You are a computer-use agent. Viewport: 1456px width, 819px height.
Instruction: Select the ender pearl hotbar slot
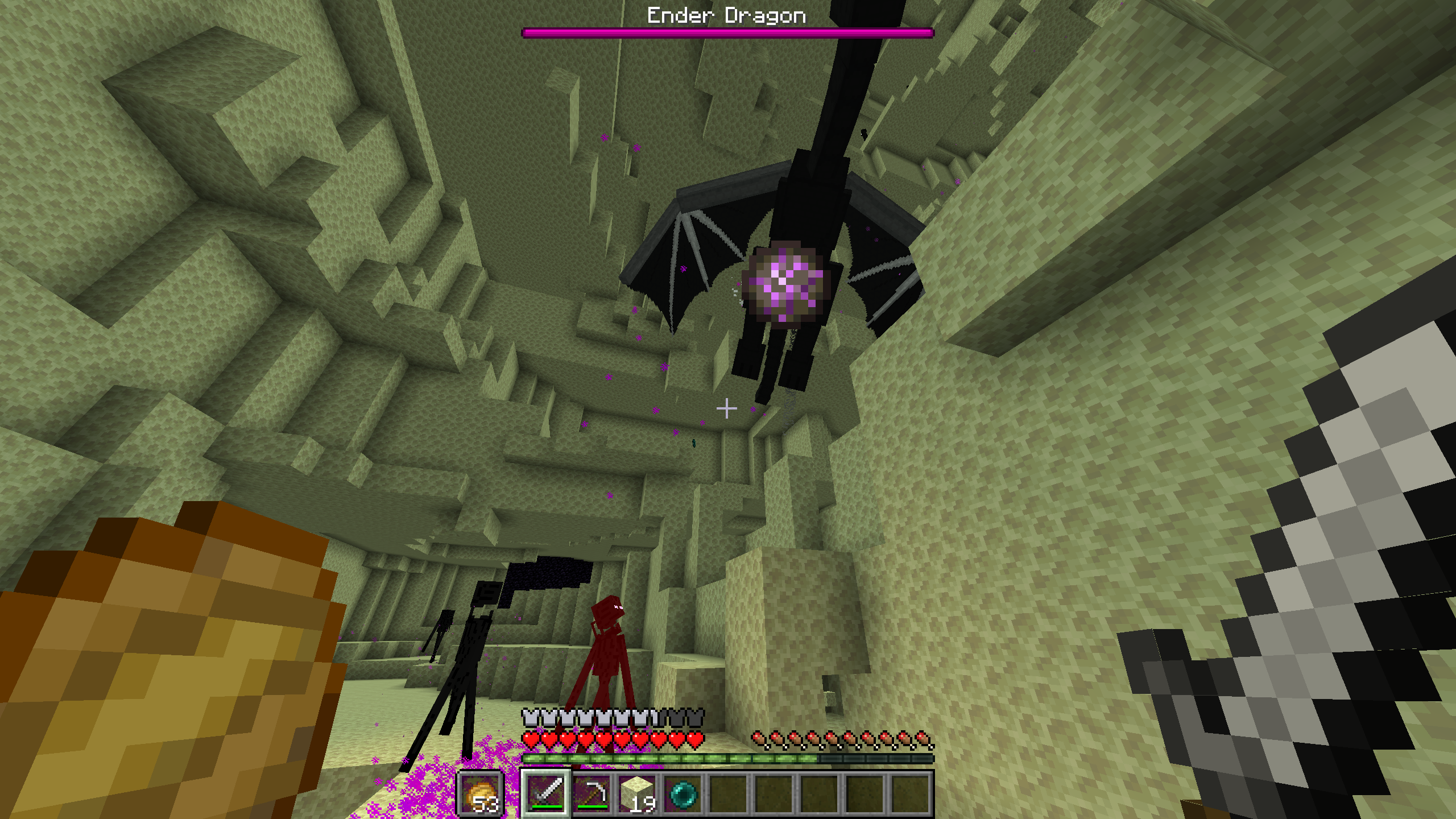[682, 793]
